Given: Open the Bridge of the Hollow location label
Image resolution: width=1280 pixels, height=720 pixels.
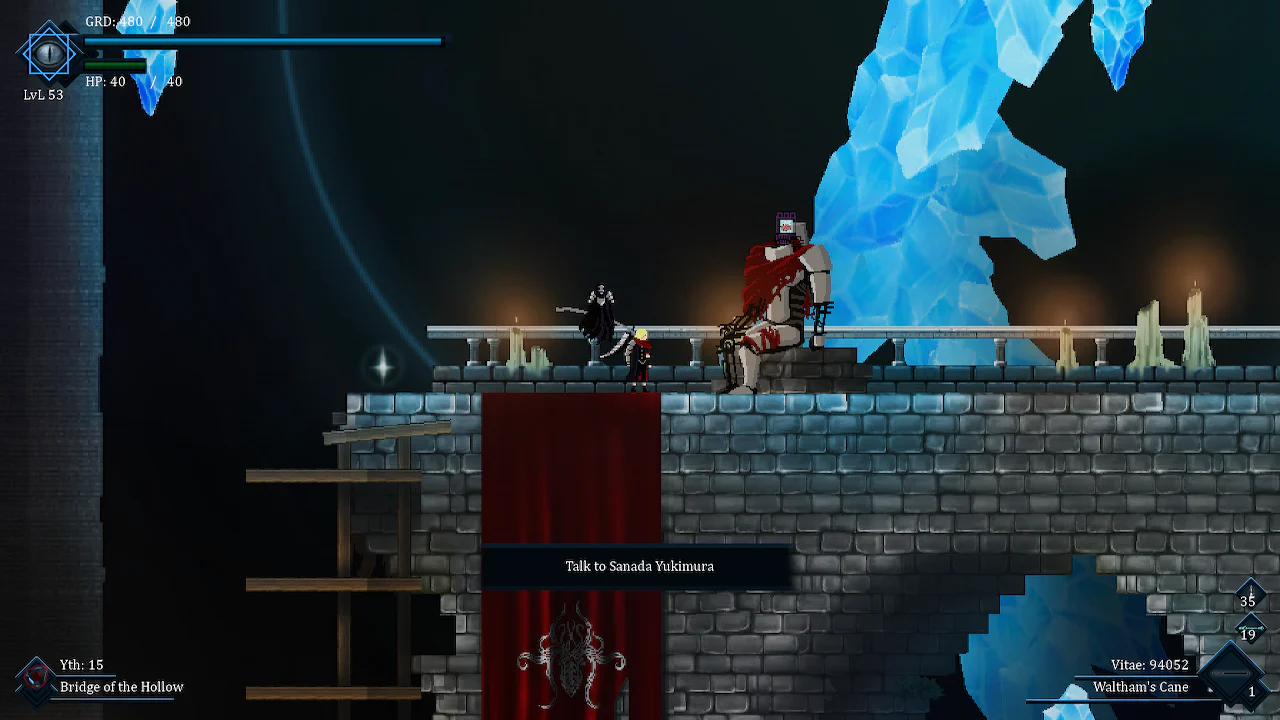Looking at the screenshot, I should [120, 687].
